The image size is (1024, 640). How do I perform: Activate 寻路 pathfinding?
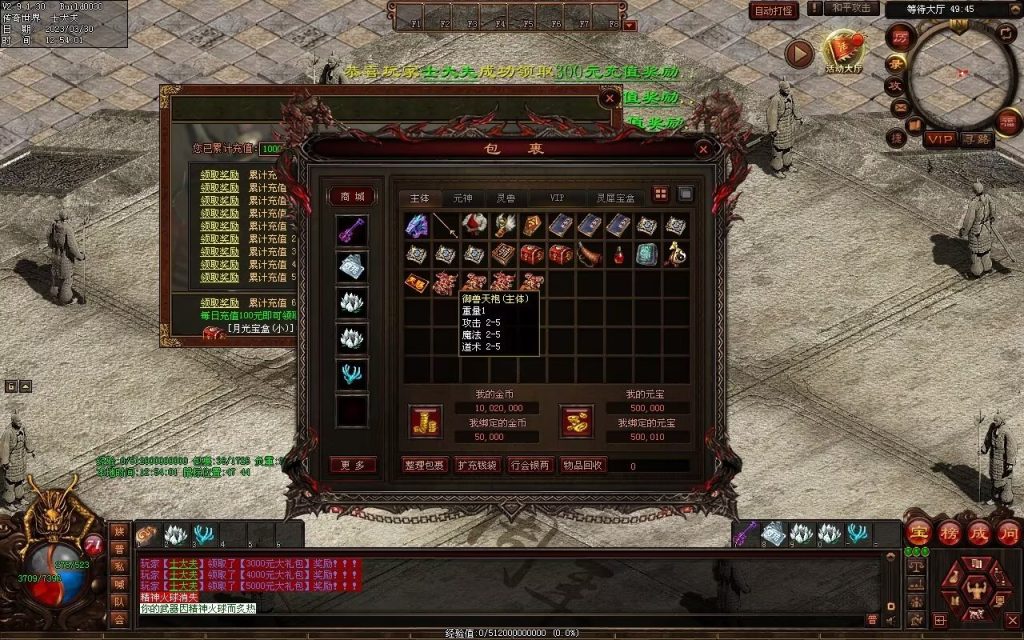(x=976, y=139)
